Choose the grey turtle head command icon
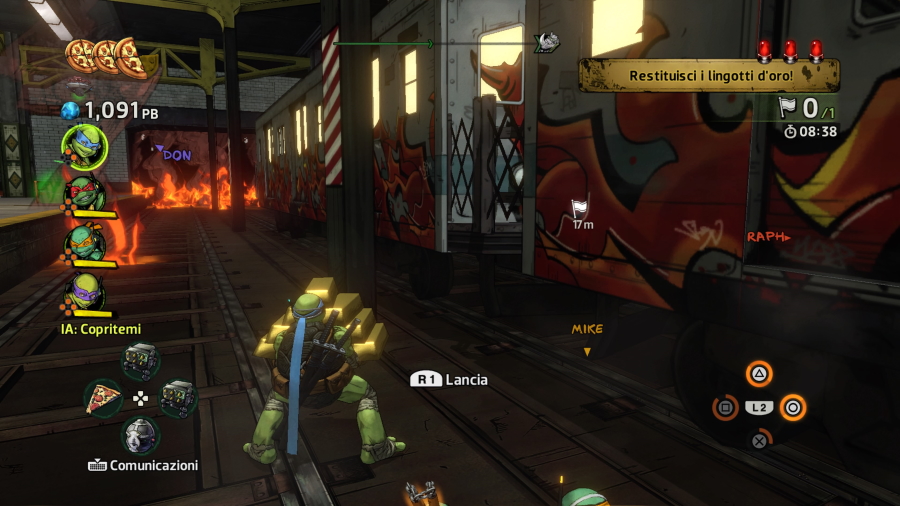 pos(141,435)
